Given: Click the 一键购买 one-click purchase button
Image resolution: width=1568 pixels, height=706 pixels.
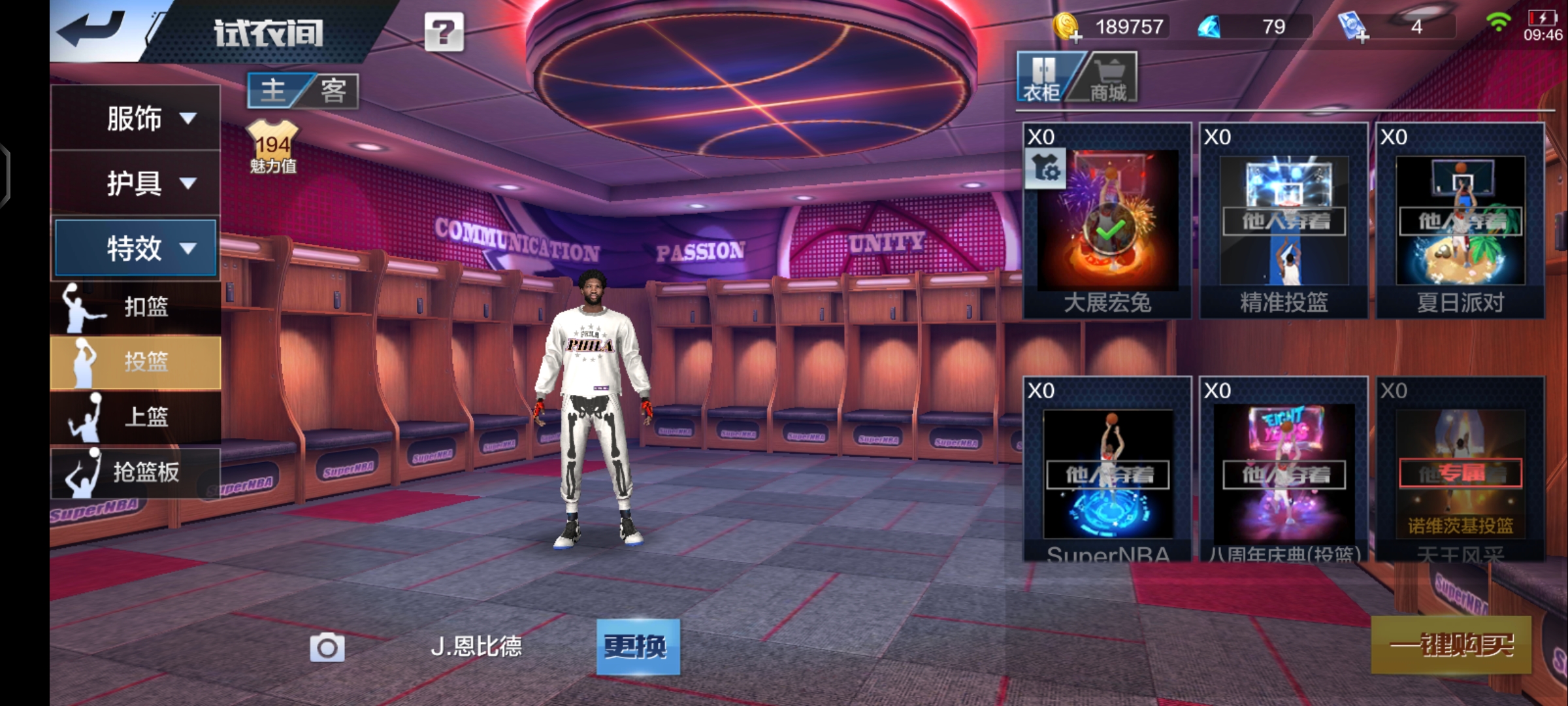Looking at the screenshot, I should coord(1450,645).
